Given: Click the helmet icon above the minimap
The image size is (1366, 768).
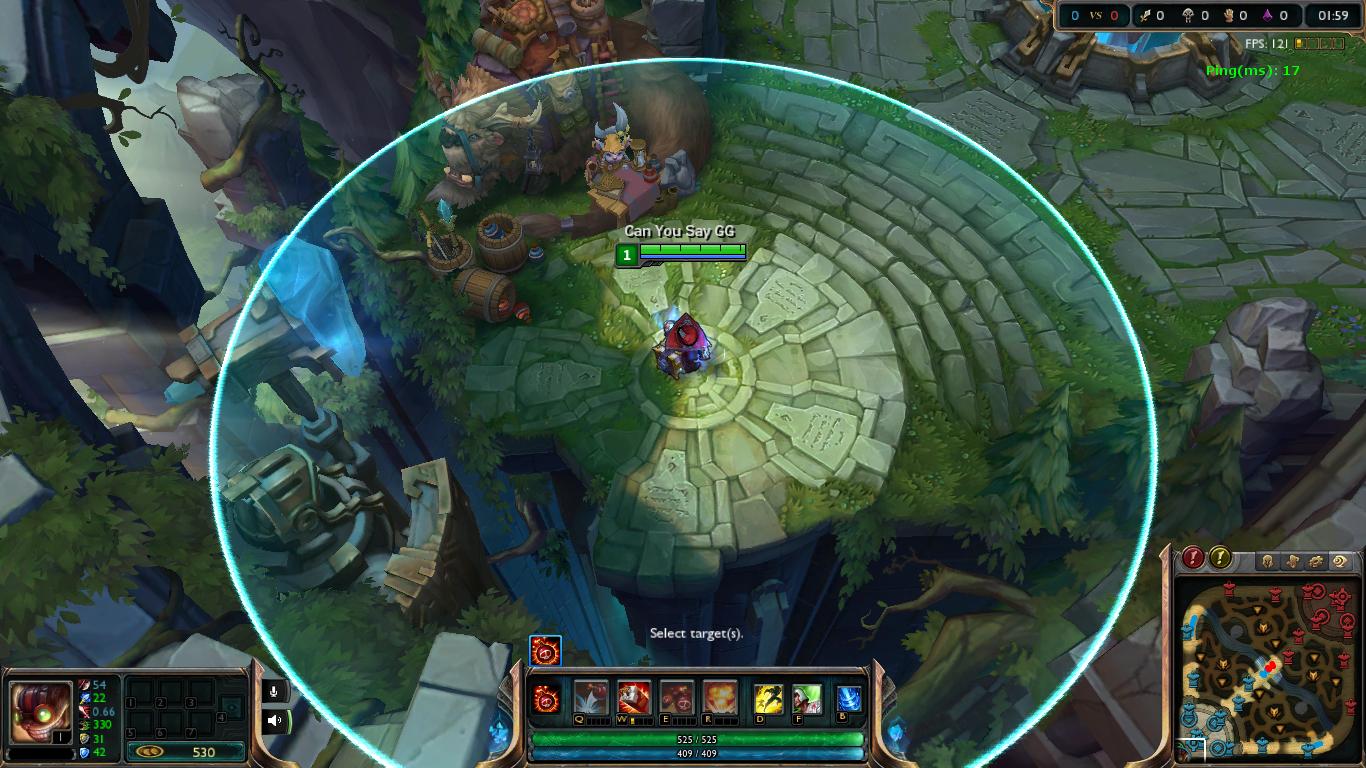Looking at the screenshot, I should 1267,562.
